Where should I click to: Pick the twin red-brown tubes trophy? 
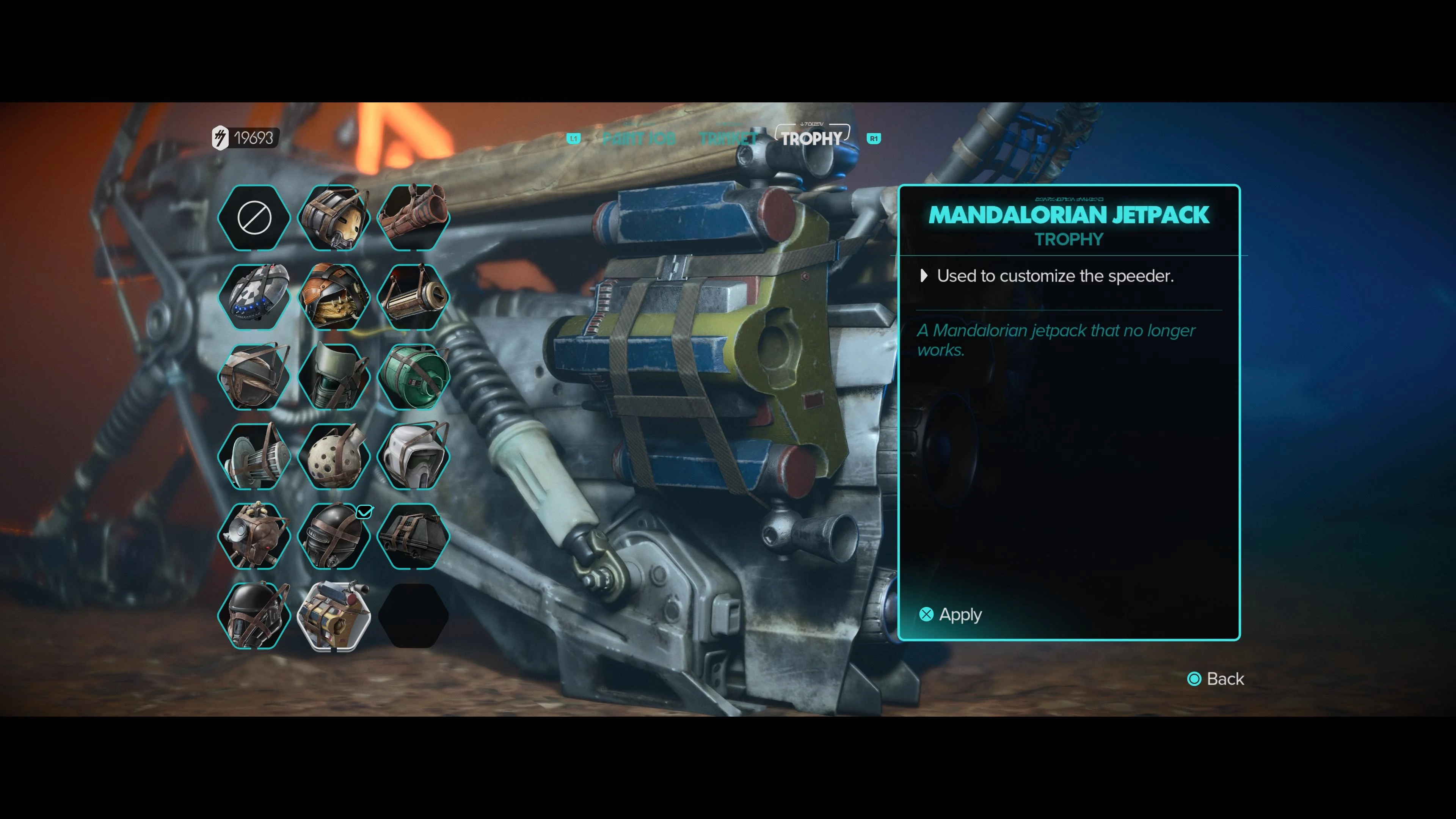pos(413,218)
